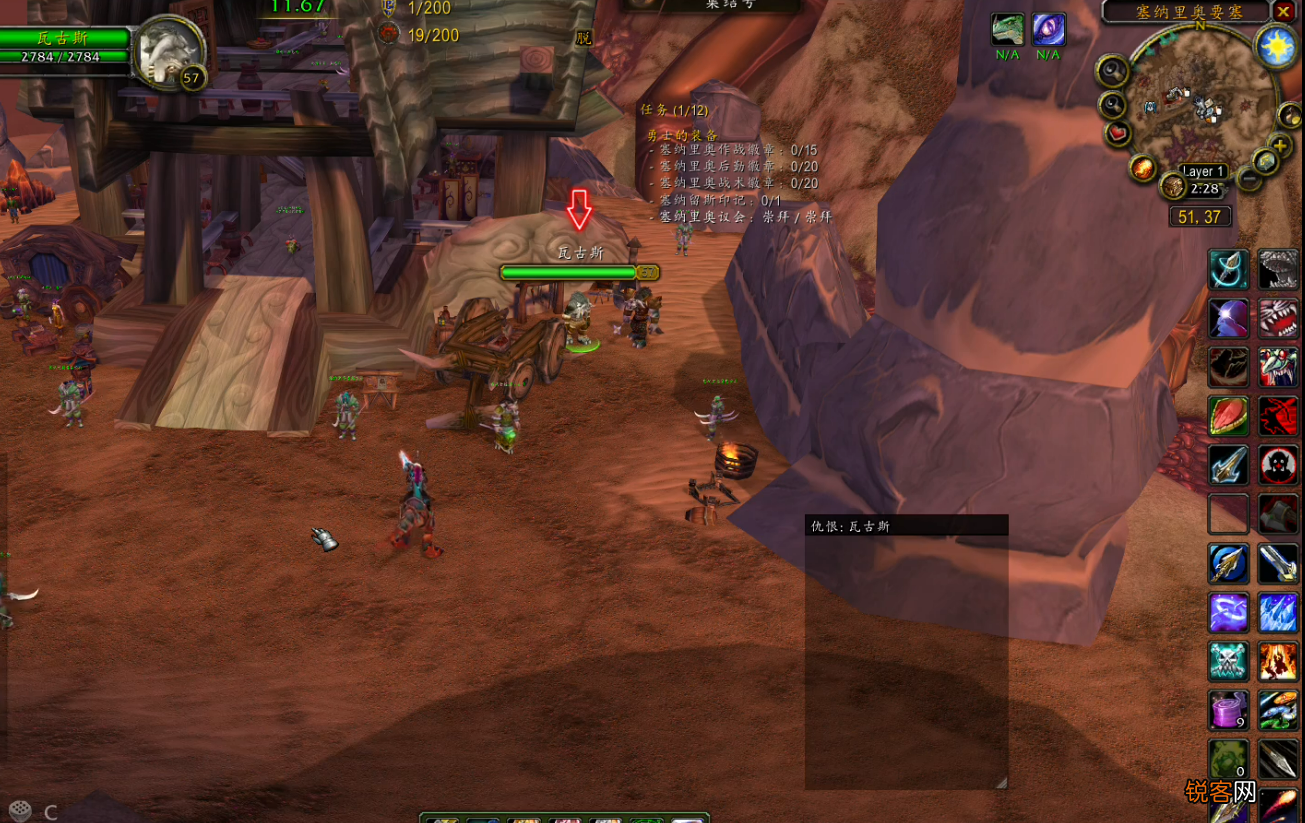Cast the purple swirling arcane spell
This screenshot has height=823, width=1305.
point(1228,612)
